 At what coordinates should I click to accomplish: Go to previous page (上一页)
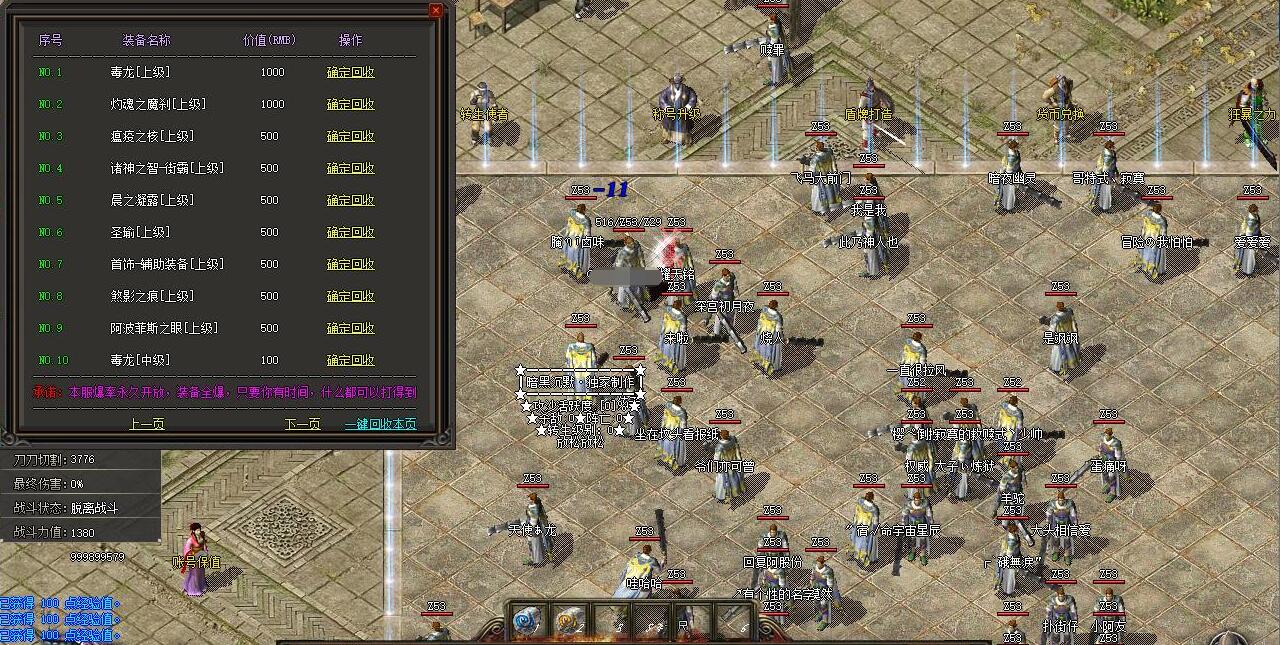coord(146,424)
